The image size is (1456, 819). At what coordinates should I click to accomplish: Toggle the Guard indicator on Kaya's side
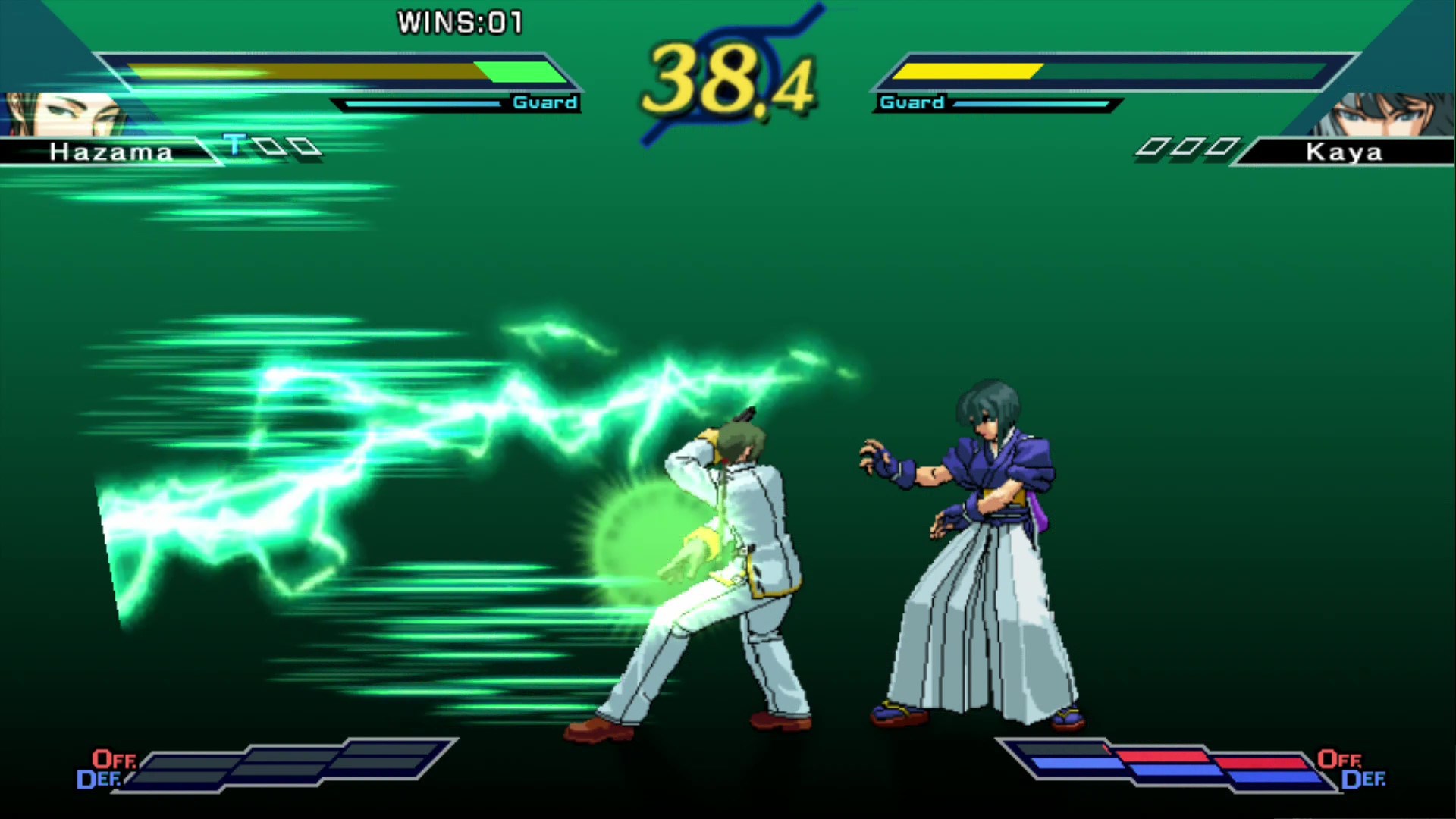pyautogui.click(x=910, y=102)
